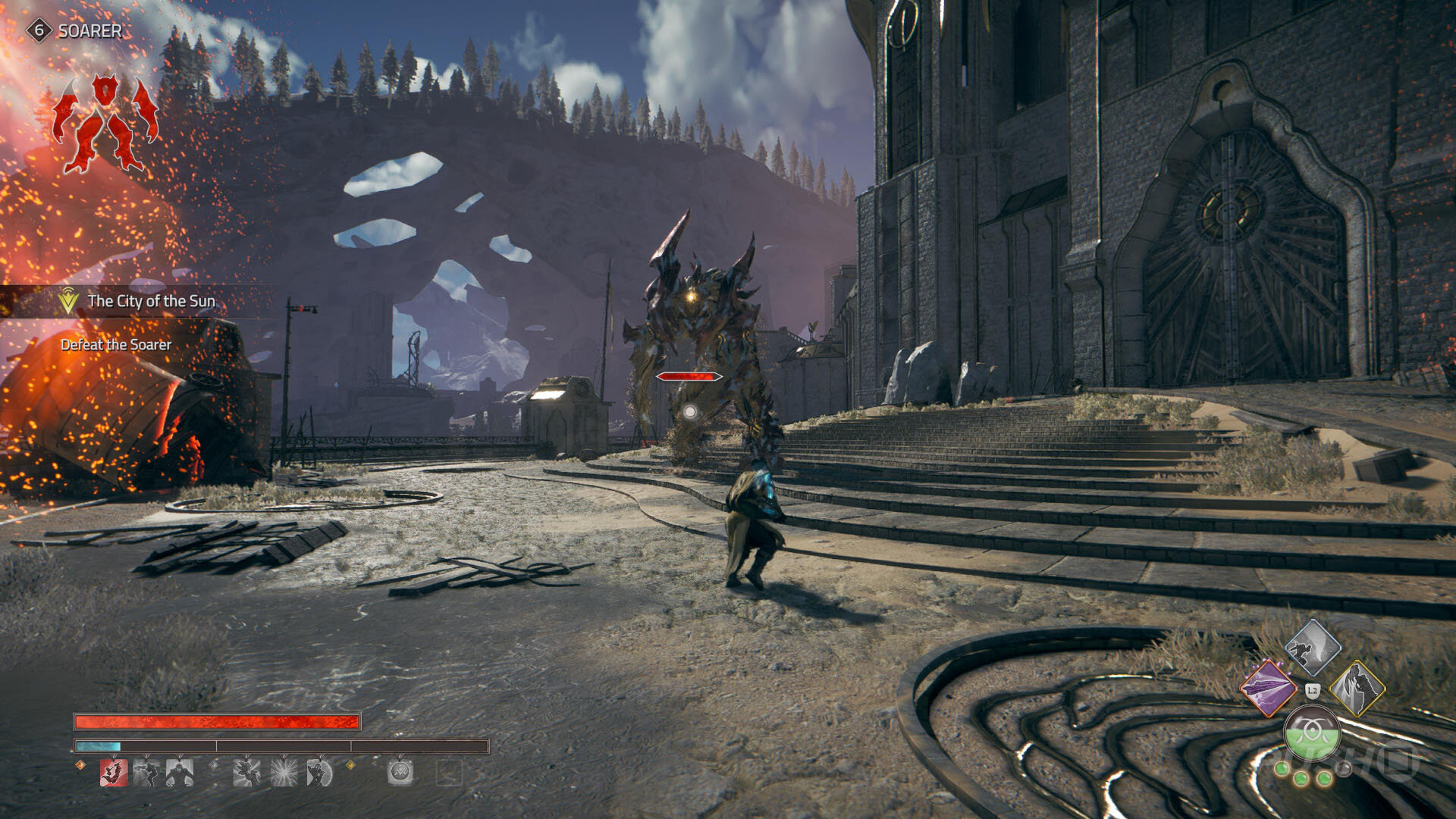Image resolution: width=1456 pixels, height=819 pixels.
Task: Choose the crouching brute skill icon
Action: point(180,773)
